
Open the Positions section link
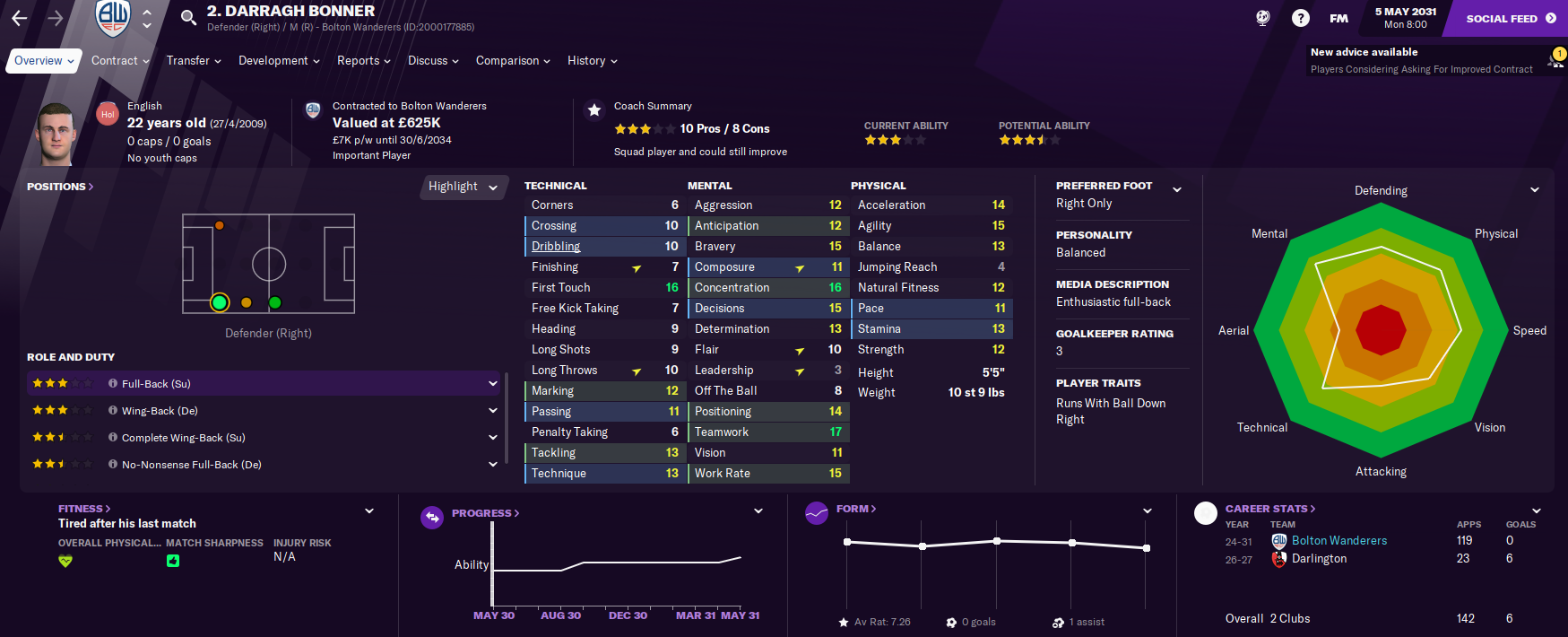click(59, 187)
